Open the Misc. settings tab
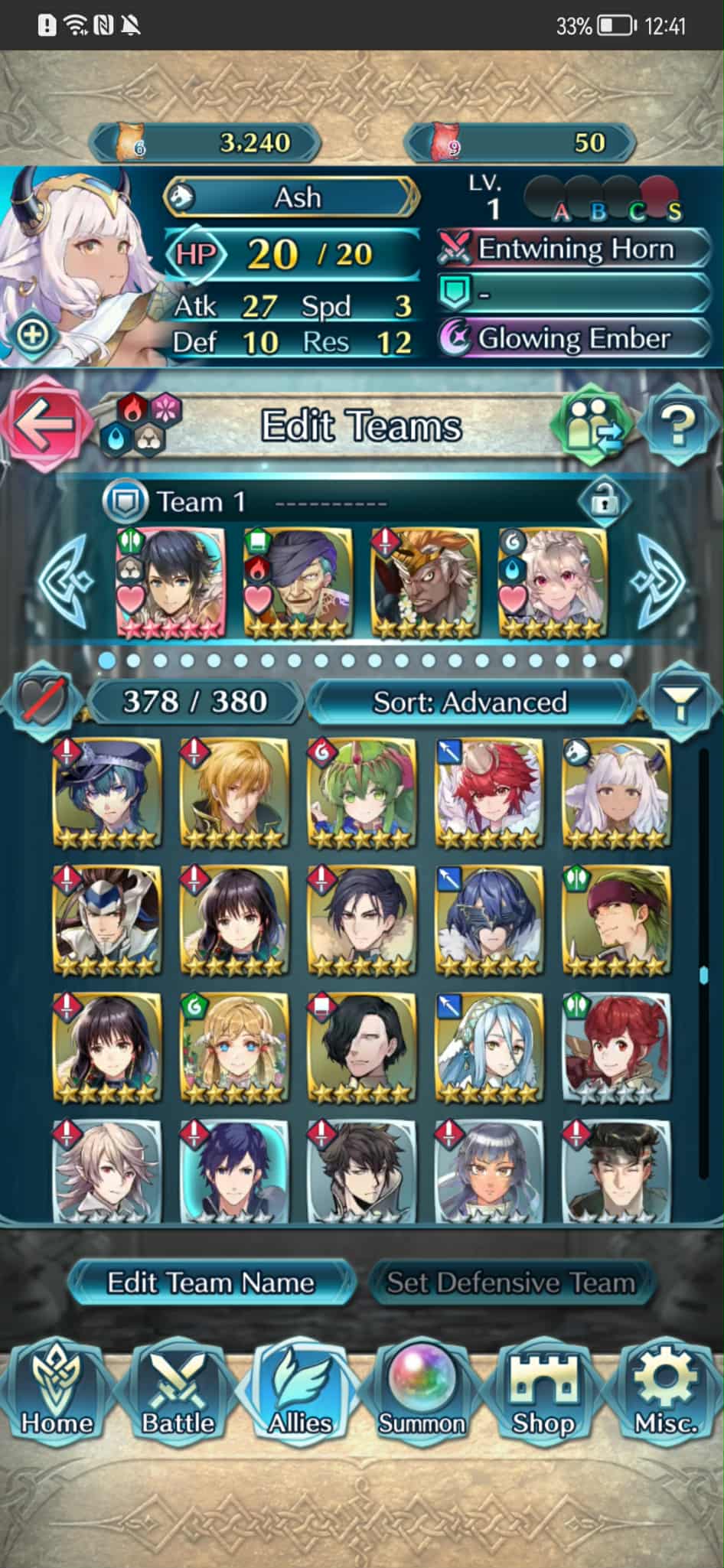This screenshot has width=724, height=1568. (x=664, y=1394)
